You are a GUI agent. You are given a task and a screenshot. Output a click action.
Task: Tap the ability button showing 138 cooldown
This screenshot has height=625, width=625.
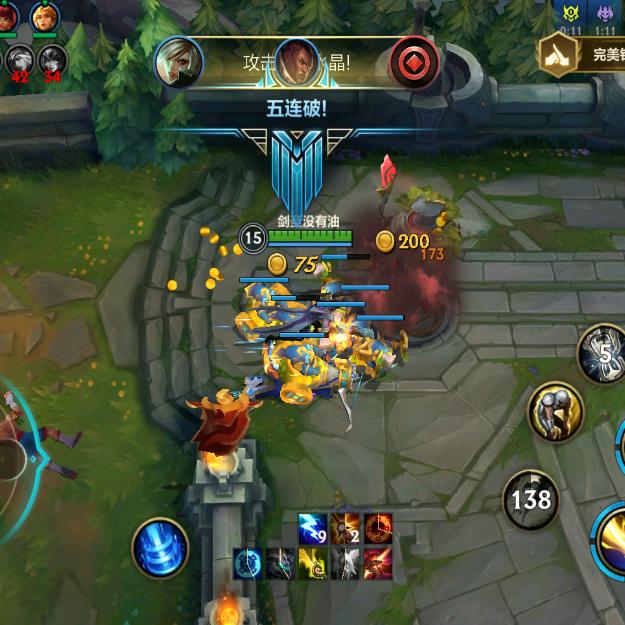530,497
